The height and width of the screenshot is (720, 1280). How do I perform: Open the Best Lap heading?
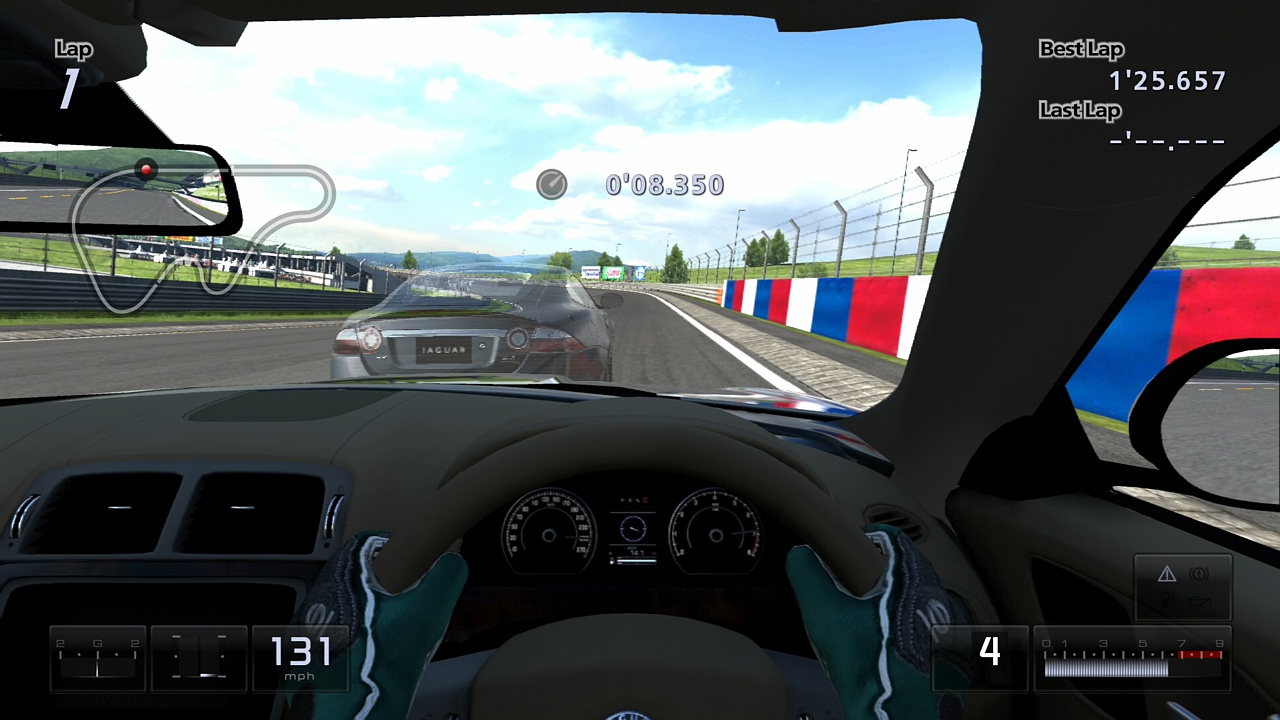point(1083,48)
